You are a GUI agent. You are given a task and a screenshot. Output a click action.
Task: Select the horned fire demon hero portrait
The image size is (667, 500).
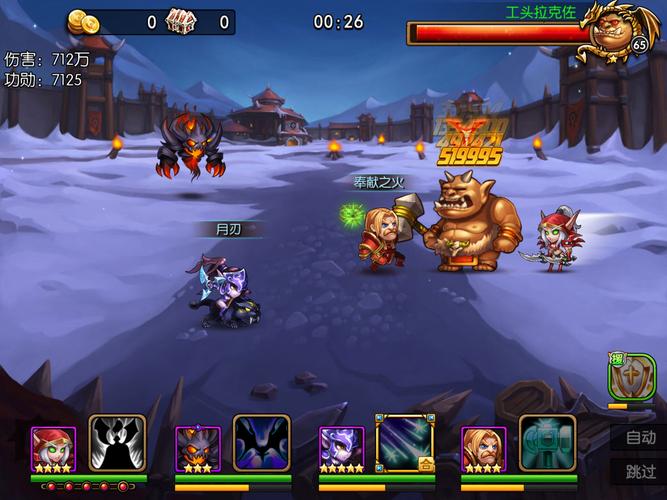click(x=197, y=447)
